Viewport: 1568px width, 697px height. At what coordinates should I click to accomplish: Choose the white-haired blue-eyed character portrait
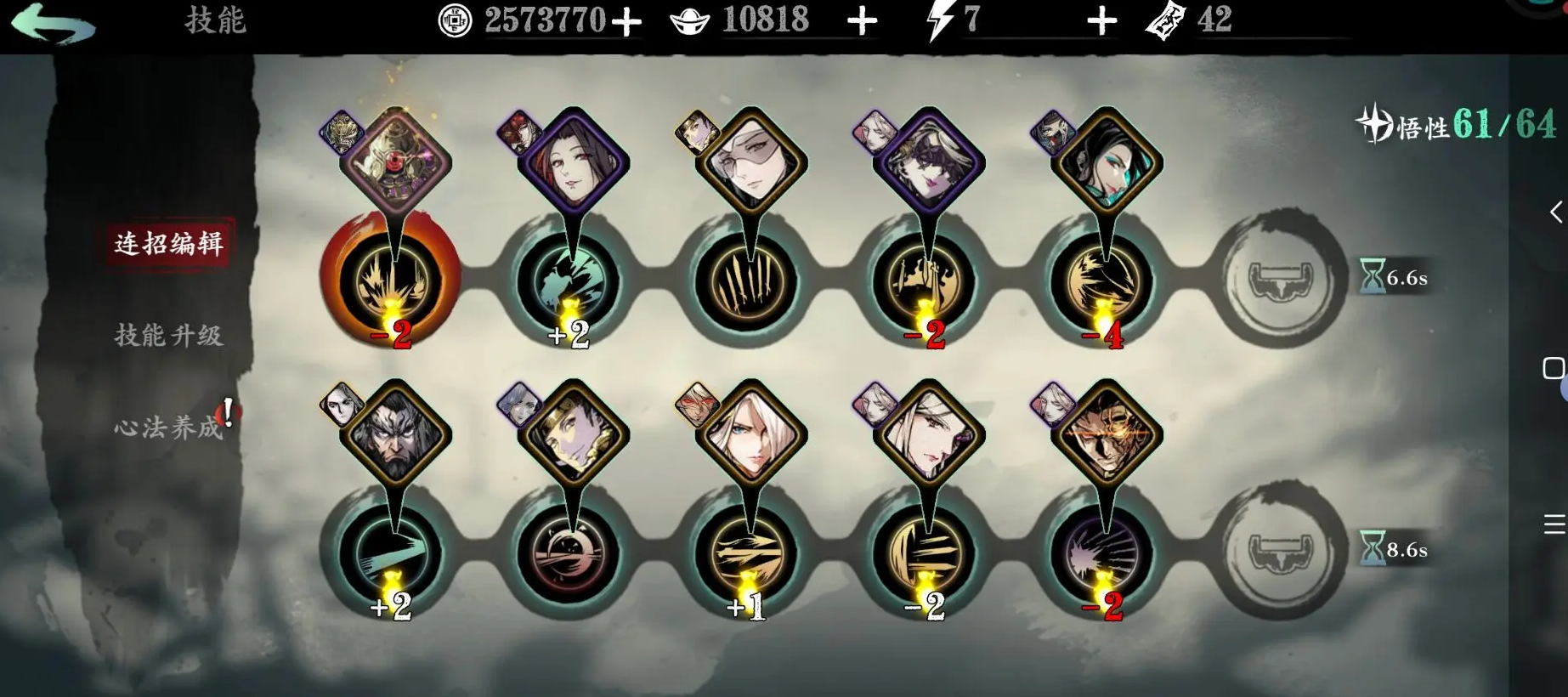tap(750, 433)
